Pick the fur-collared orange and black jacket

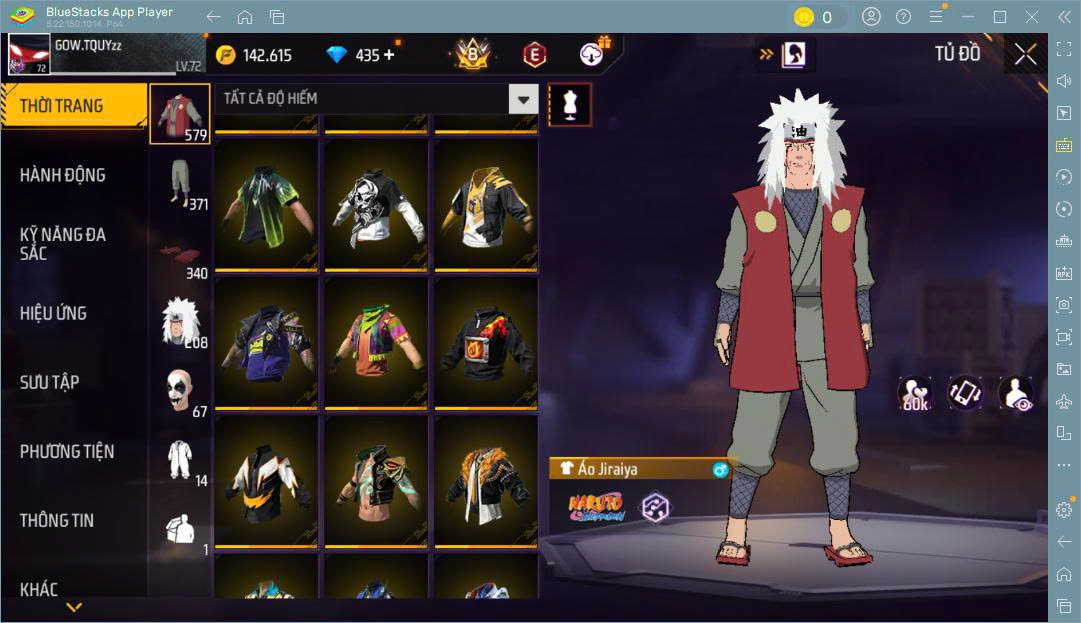click(x=485, y=482)
